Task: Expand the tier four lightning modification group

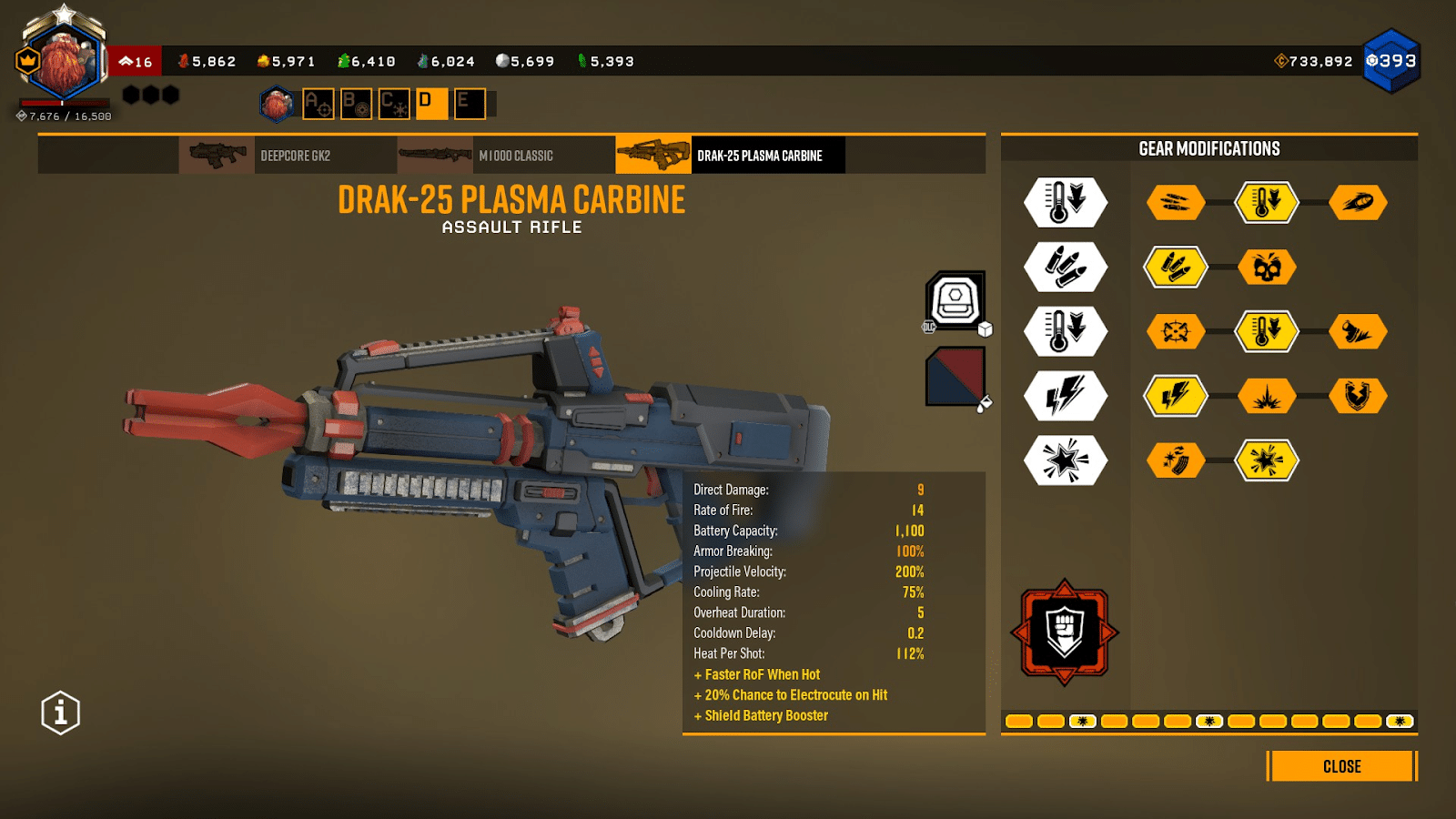Action: click(1065, 396)
